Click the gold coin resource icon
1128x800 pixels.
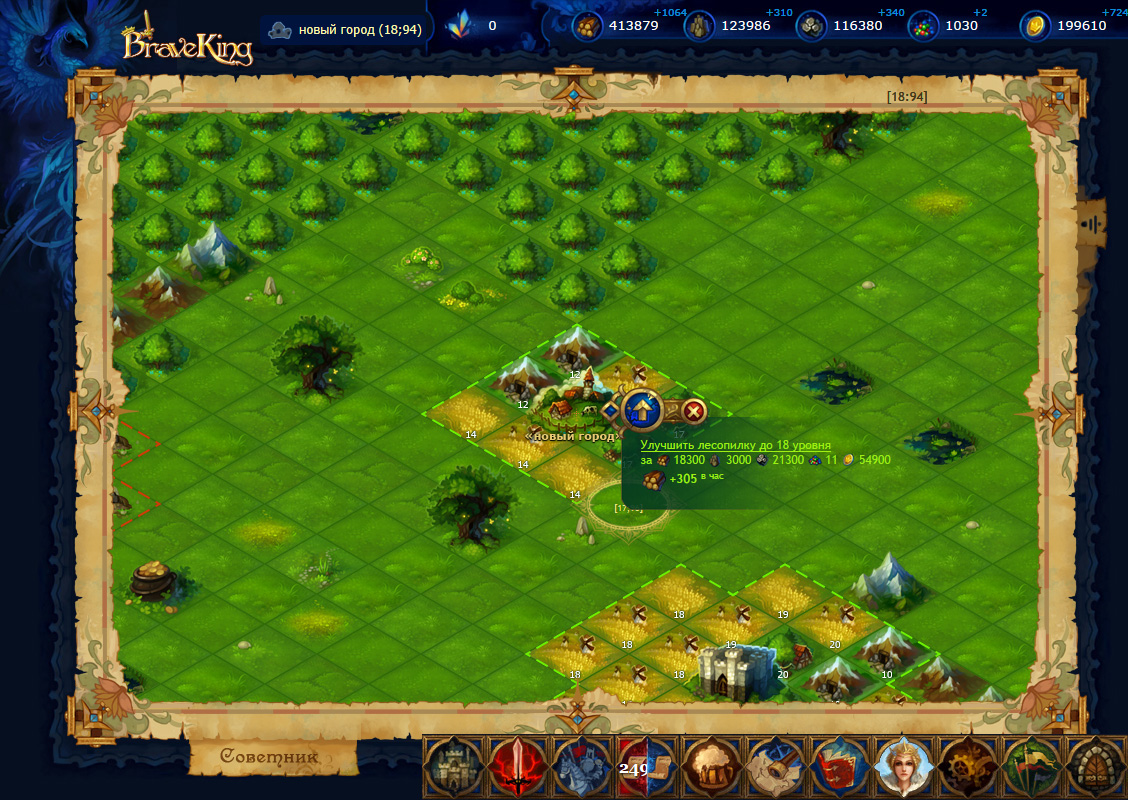1035,26
